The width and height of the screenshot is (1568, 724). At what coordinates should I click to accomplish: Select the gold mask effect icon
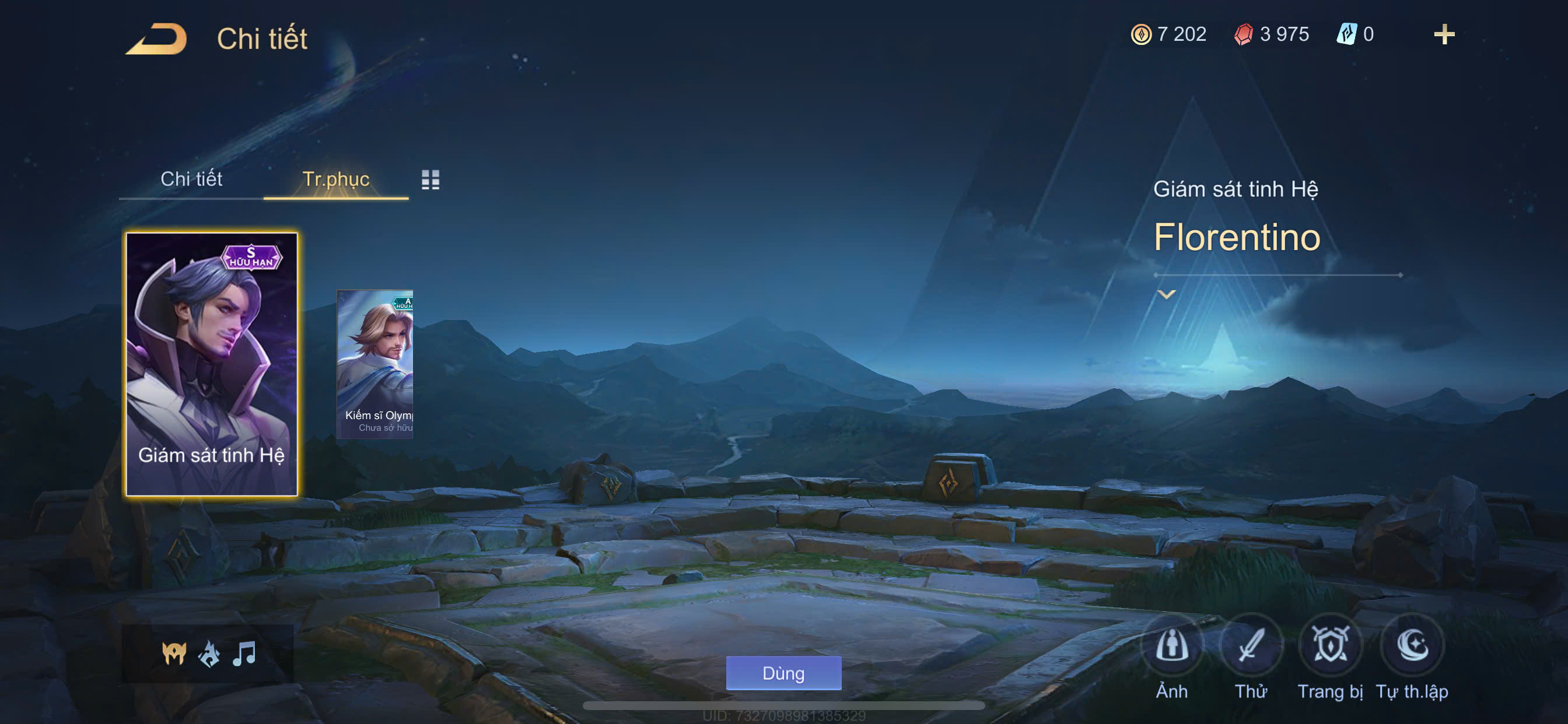click(174, 654)
